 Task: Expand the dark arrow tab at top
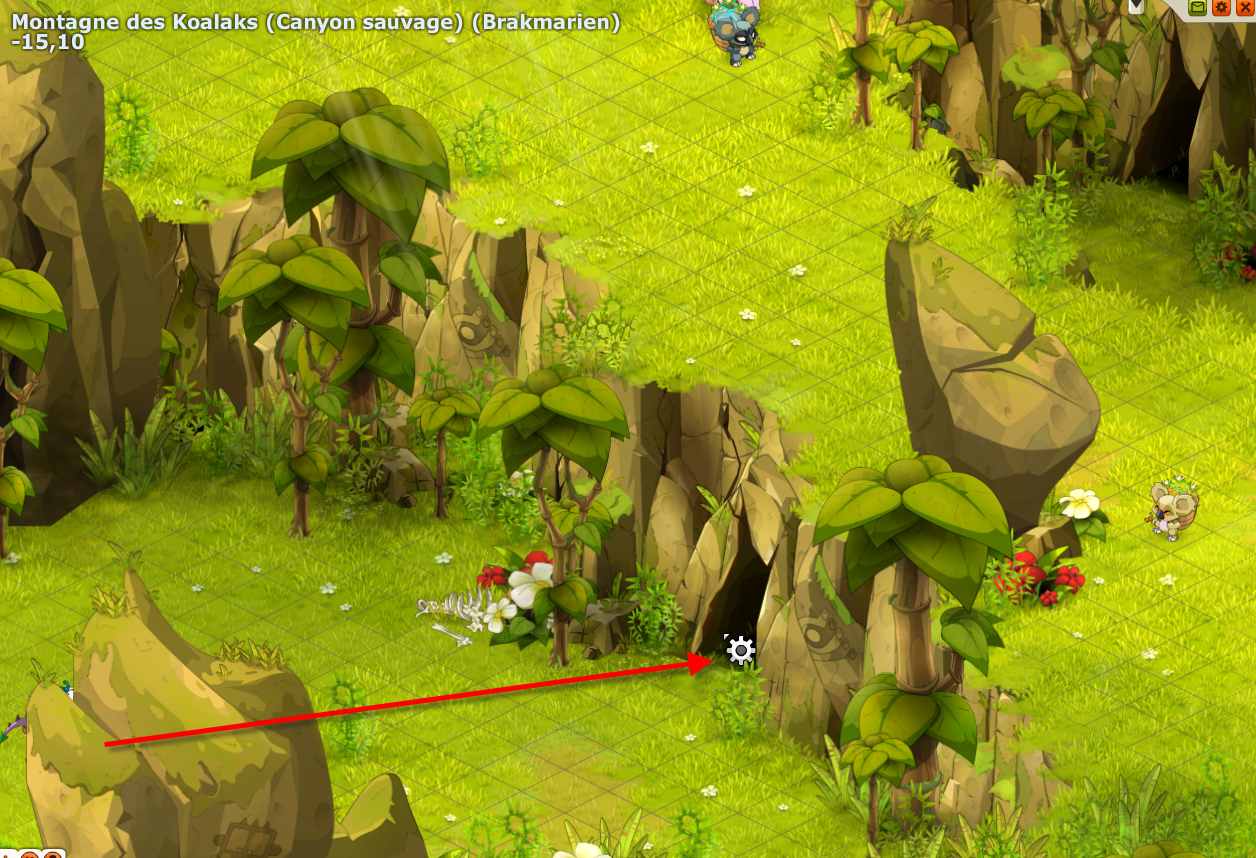[1136, 6]
